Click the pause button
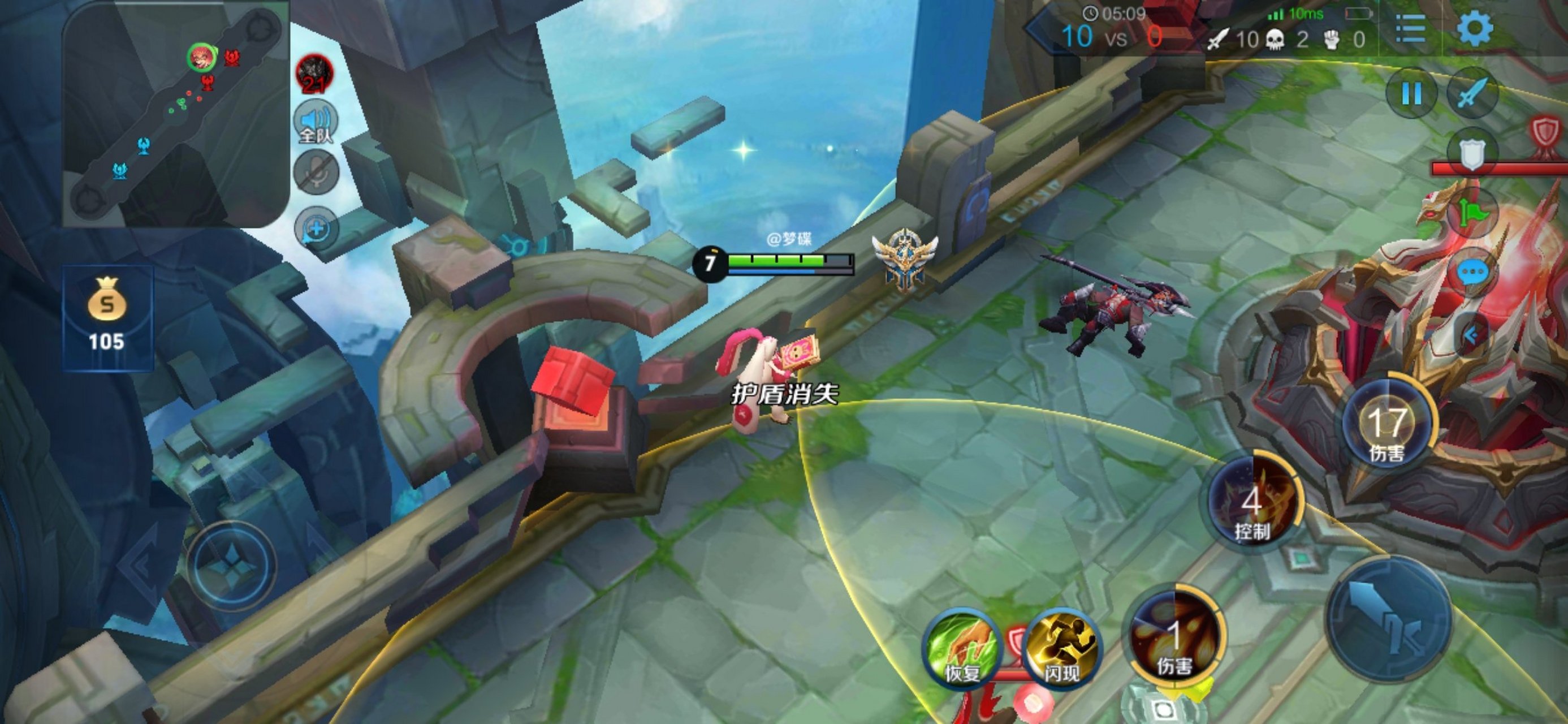The height and width of the screenshot is (724, 1568). [x=1411, y=94]
